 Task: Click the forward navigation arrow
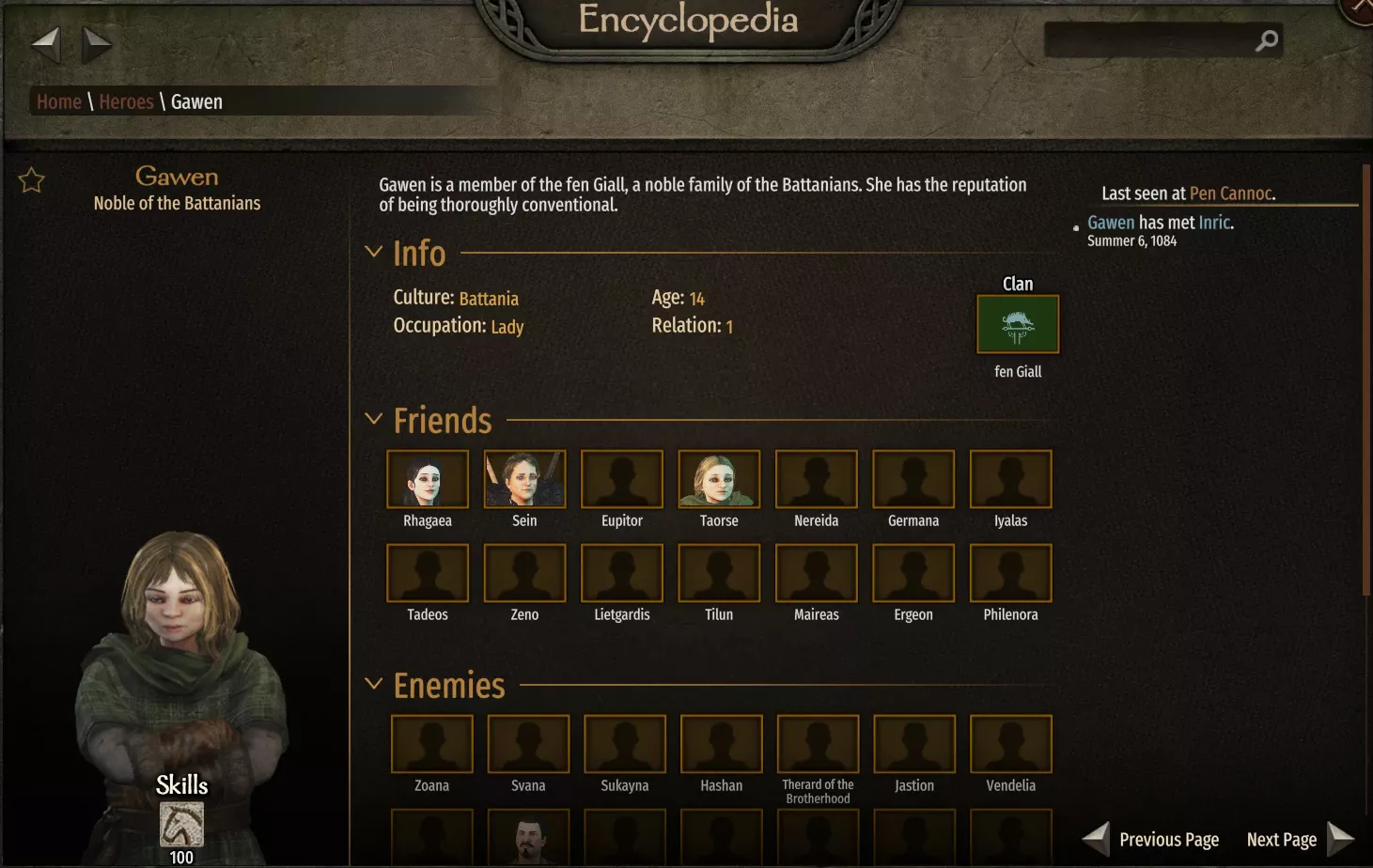(97, 43)
